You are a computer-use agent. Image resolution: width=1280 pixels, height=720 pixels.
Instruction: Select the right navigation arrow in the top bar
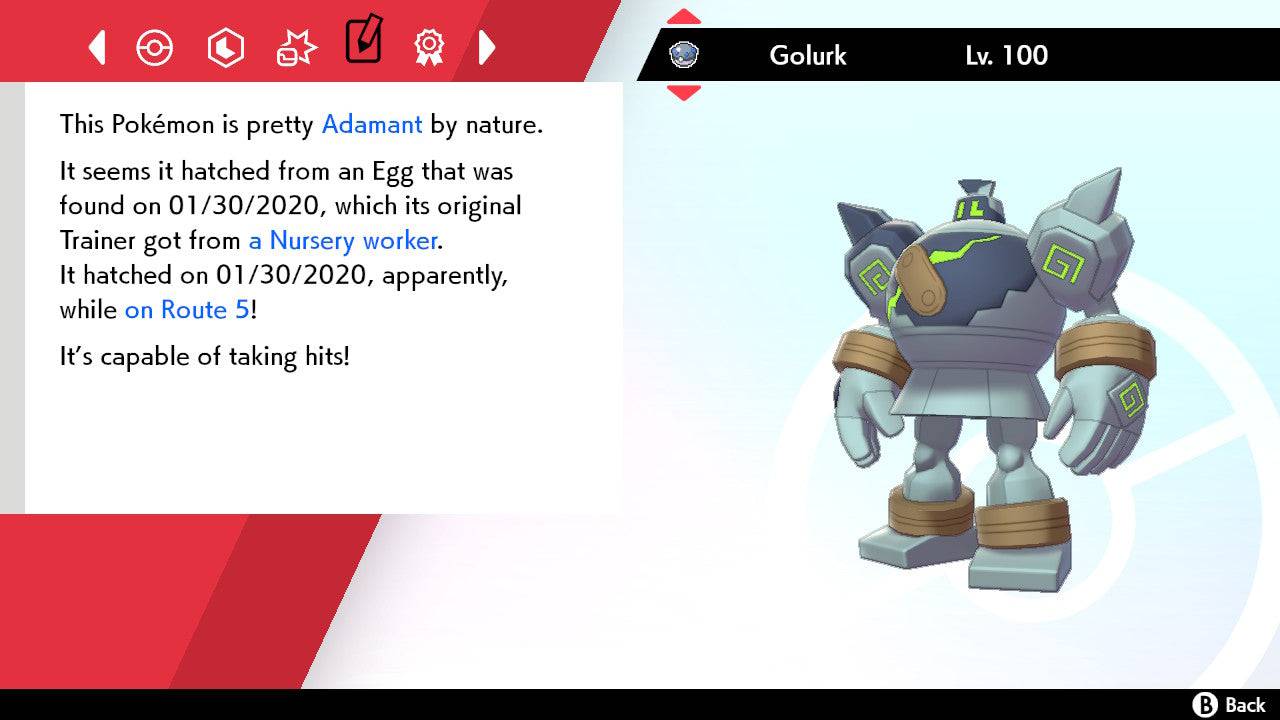[x=487, y=46]
